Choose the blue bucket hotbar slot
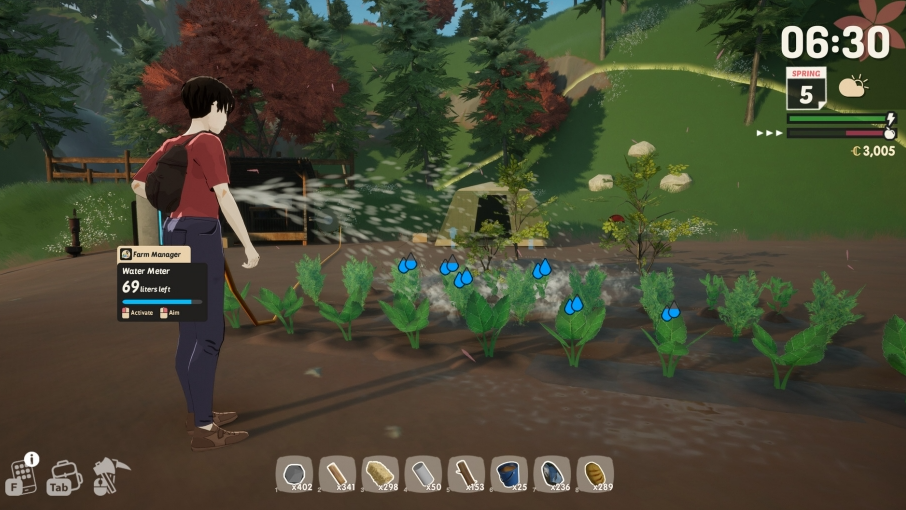 click(510, 474)
